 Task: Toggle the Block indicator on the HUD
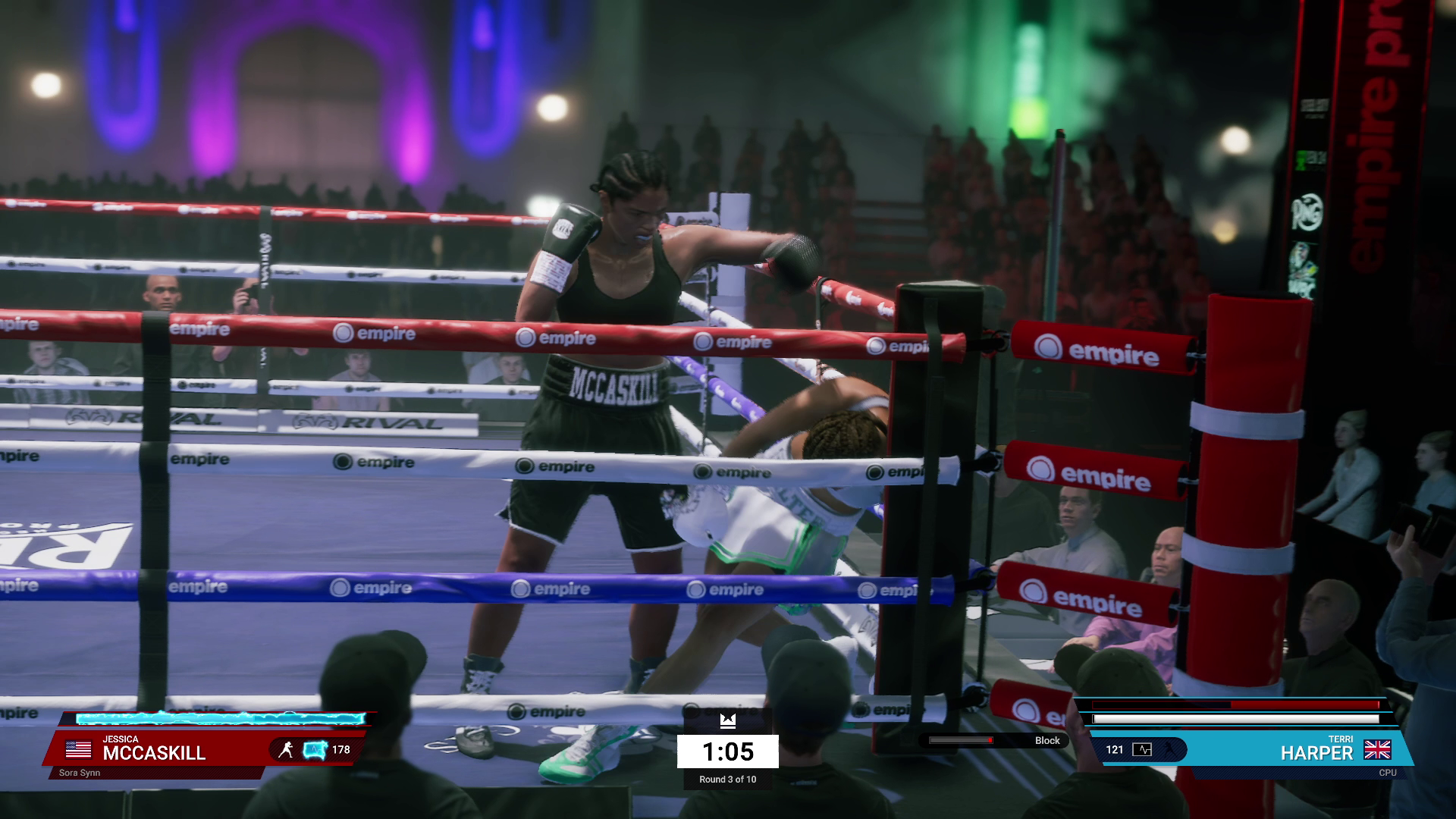pyautogui.click(x=1047, y=741)
